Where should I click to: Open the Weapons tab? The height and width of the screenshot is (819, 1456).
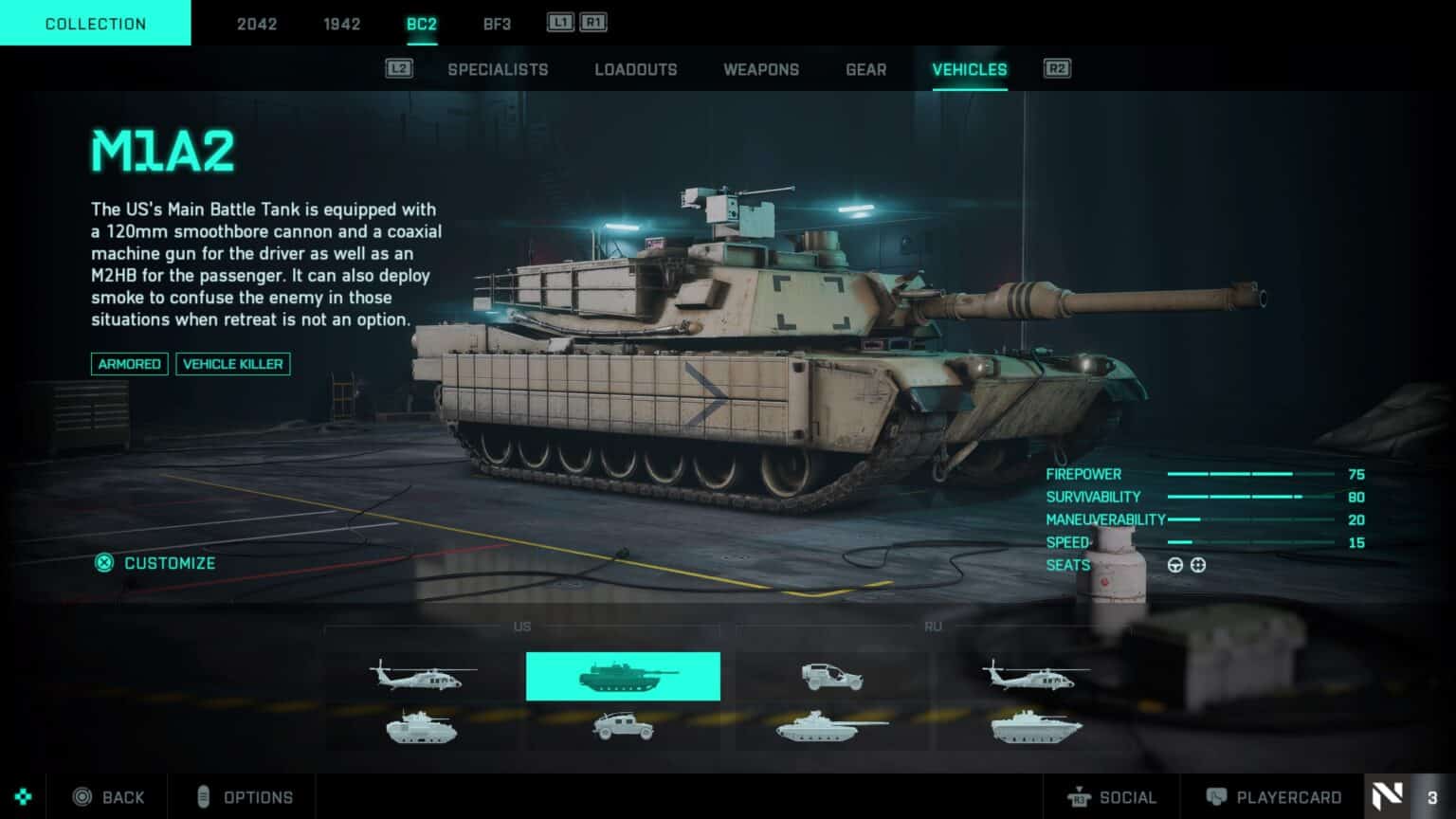[761, 69]
